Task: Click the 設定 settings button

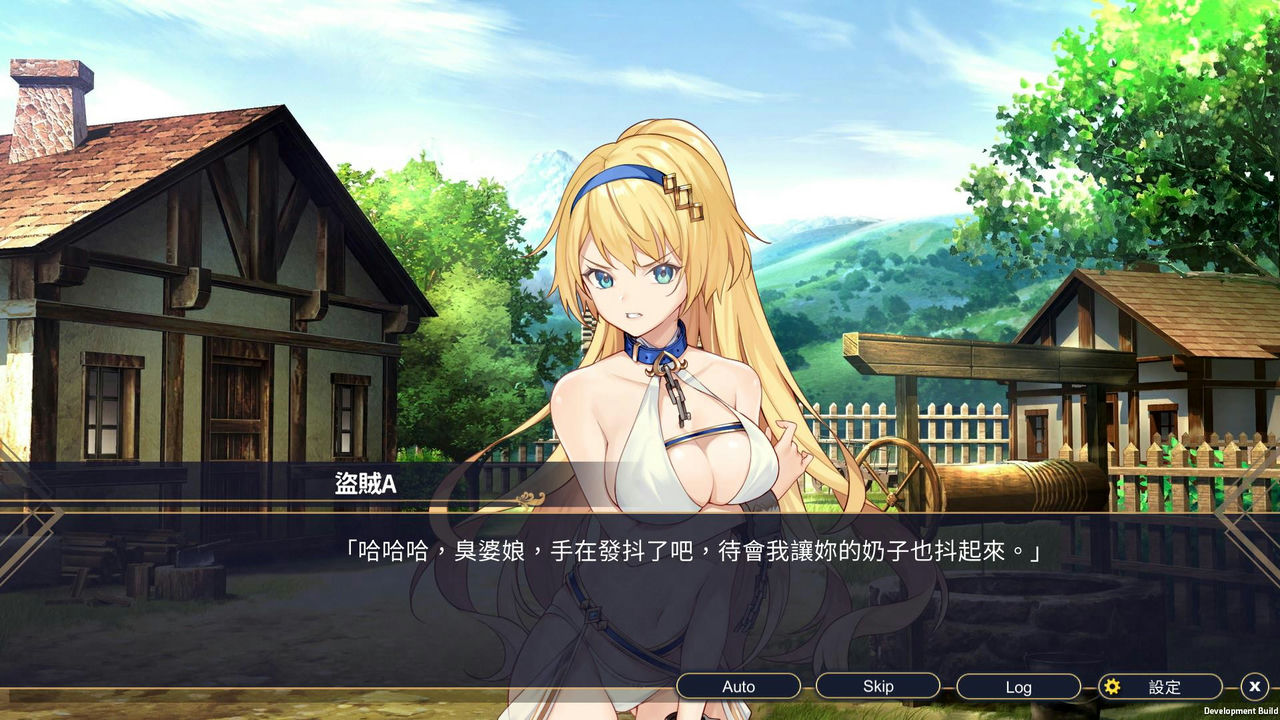Action: 1160,687
